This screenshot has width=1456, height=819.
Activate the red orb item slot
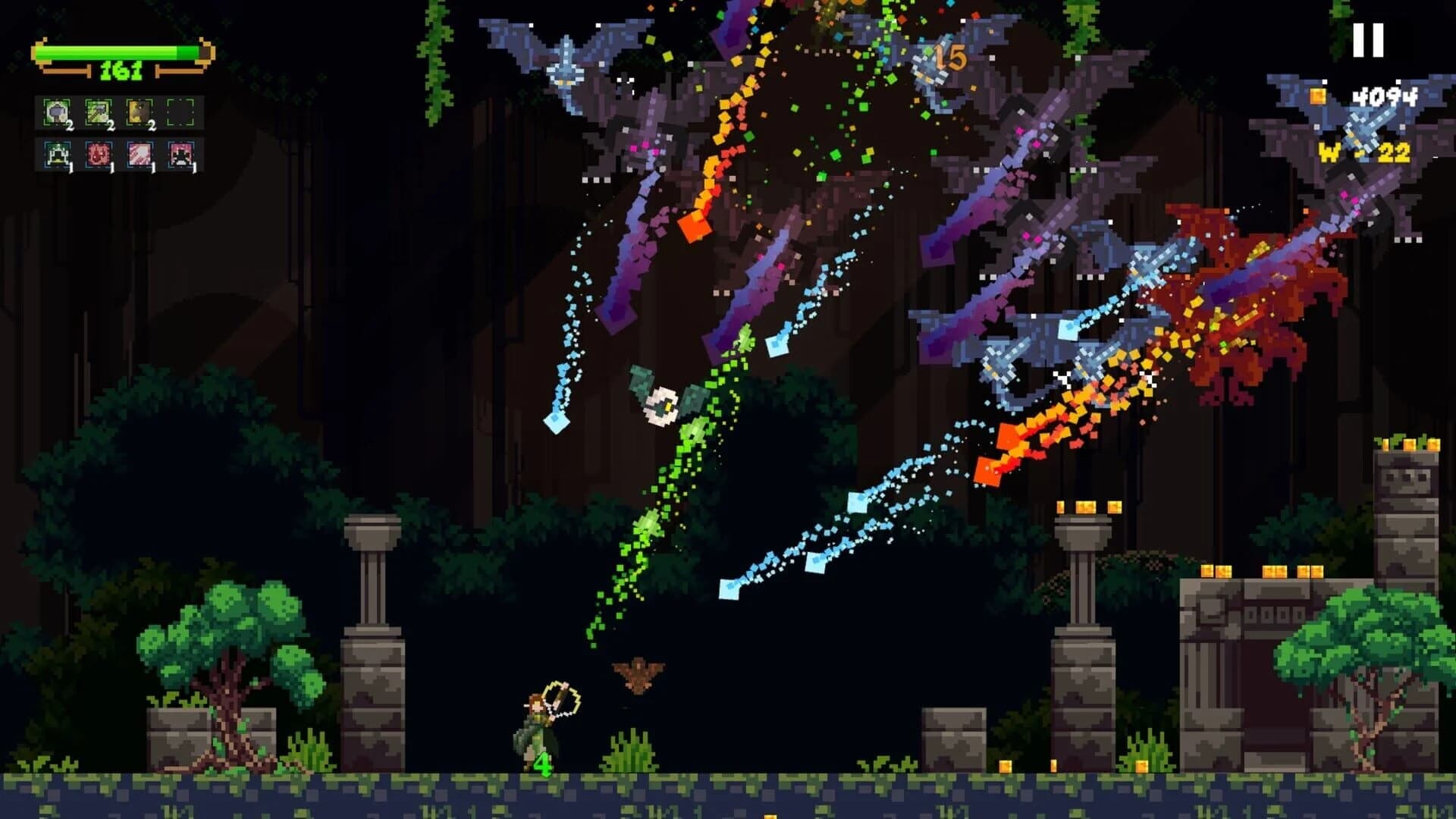[99, 155]
